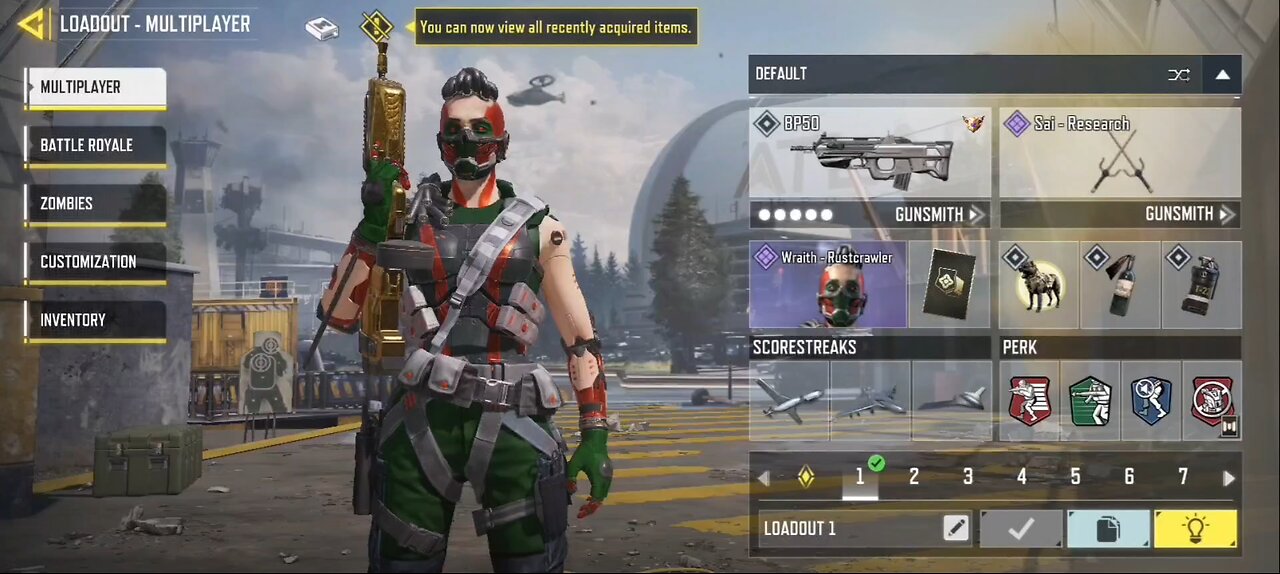The width and height of the screenshot is (1280, 574).
Task: Open the red sprinting soldier perk
Action: (x=1030, y=401)
